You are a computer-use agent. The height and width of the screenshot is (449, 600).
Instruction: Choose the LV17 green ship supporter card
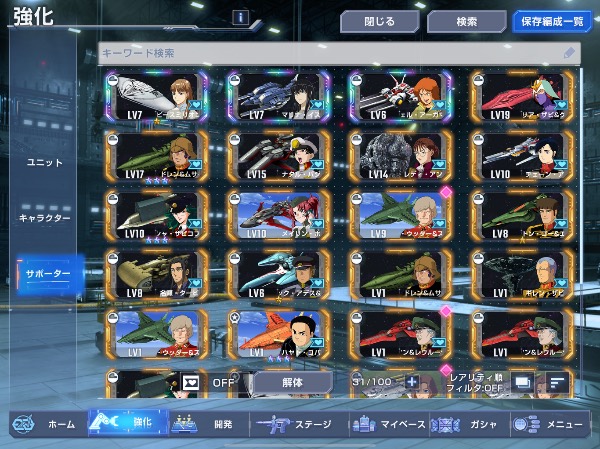[156, 155]
